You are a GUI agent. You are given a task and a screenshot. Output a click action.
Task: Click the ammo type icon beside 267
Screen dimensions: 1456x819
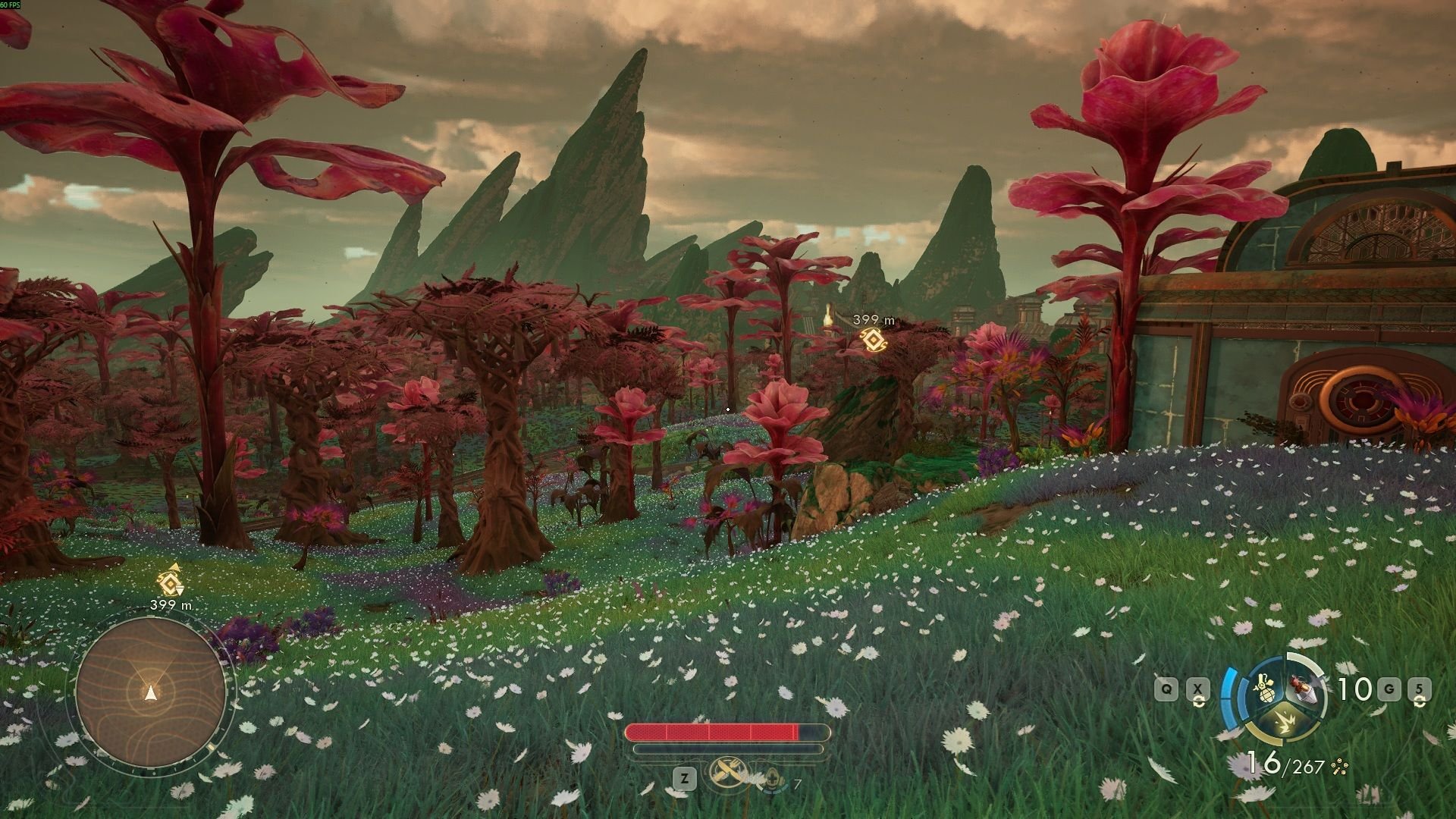coord(1338,767)
